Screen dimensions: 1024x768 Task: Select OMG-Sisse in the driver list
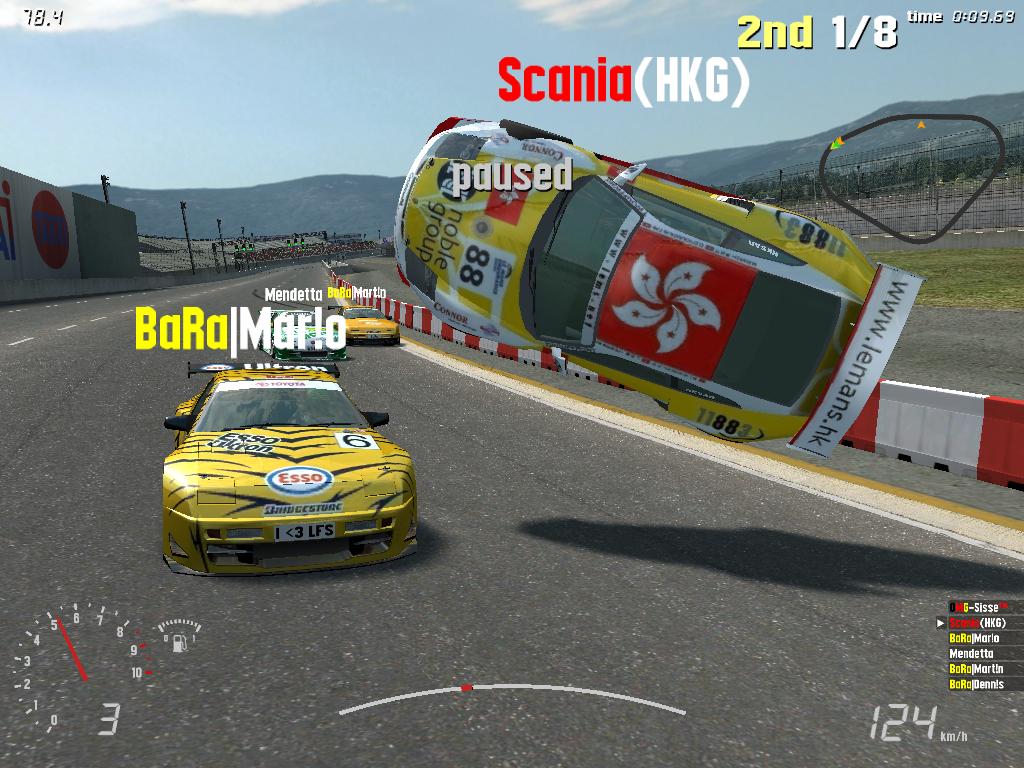(x=978, y=607)
